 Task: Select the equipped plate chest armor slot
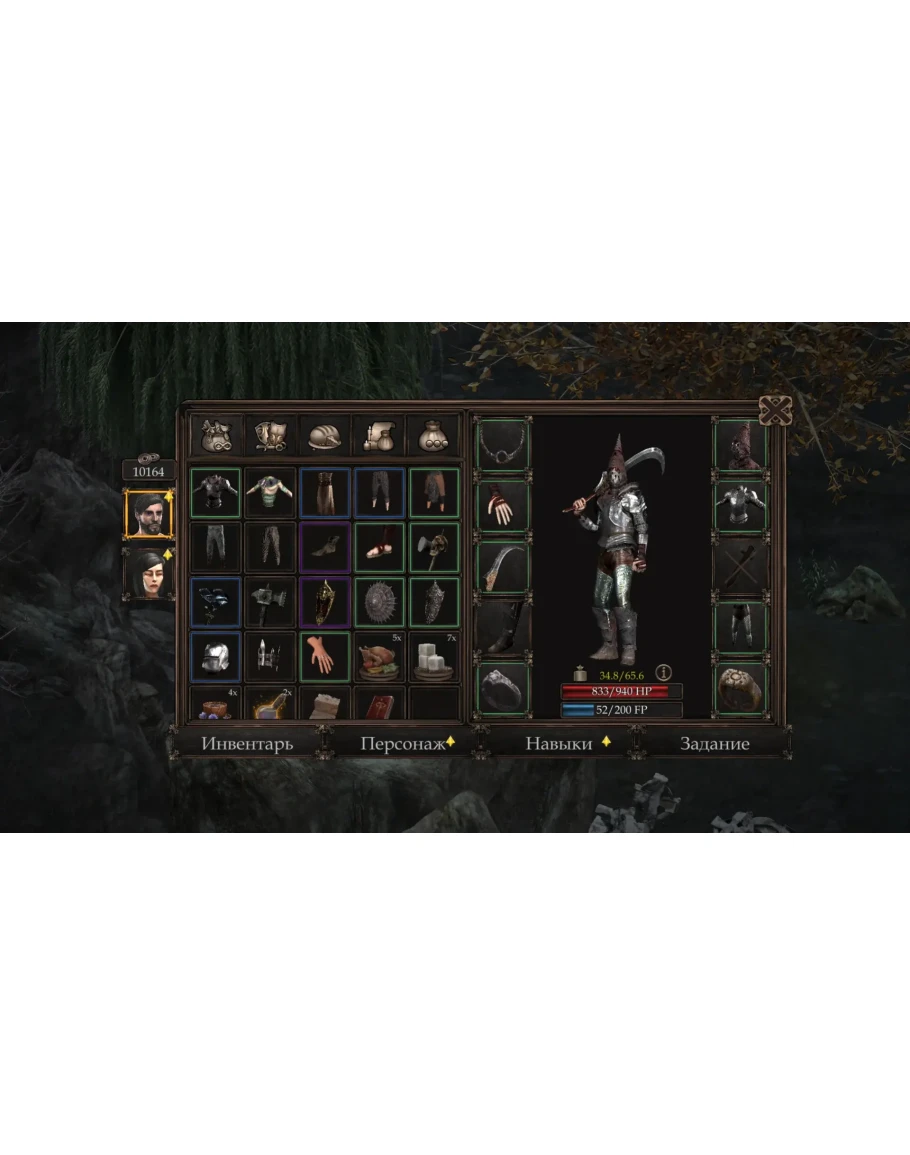[740, 506]
